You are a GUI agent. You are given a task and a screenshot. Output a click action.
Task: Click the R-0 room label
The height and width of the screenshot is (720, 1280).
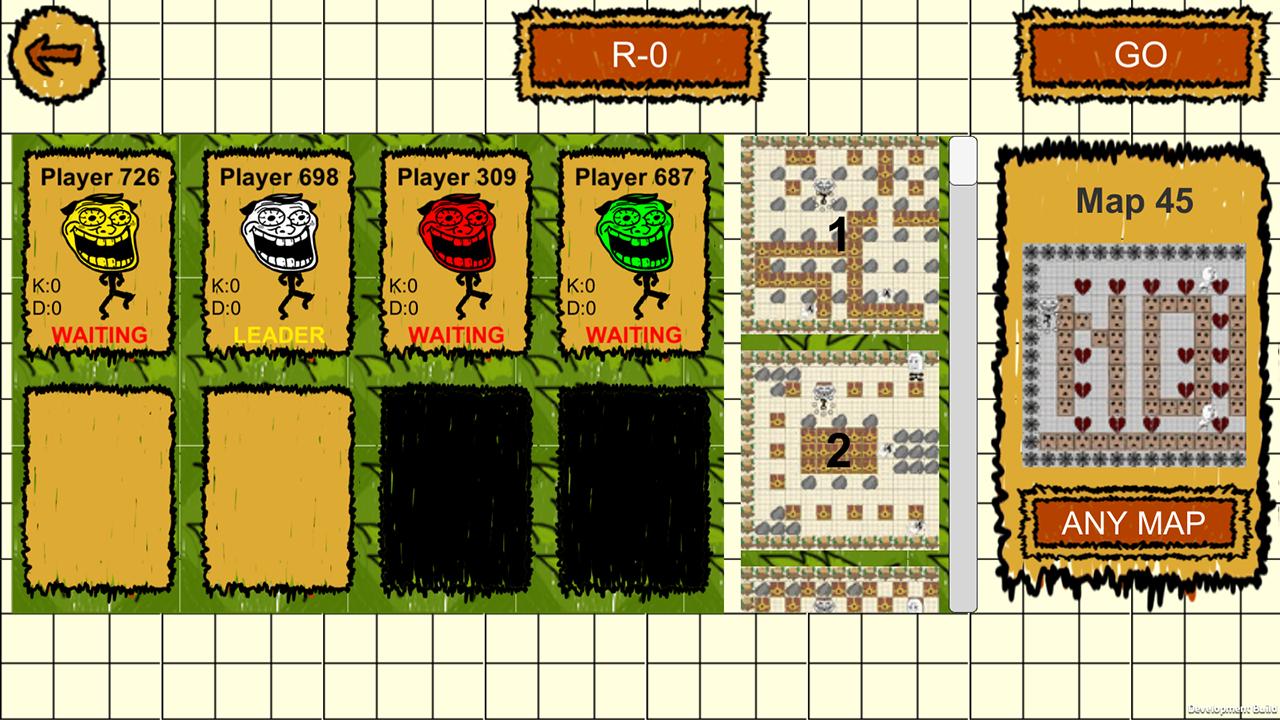pos(640,55)
